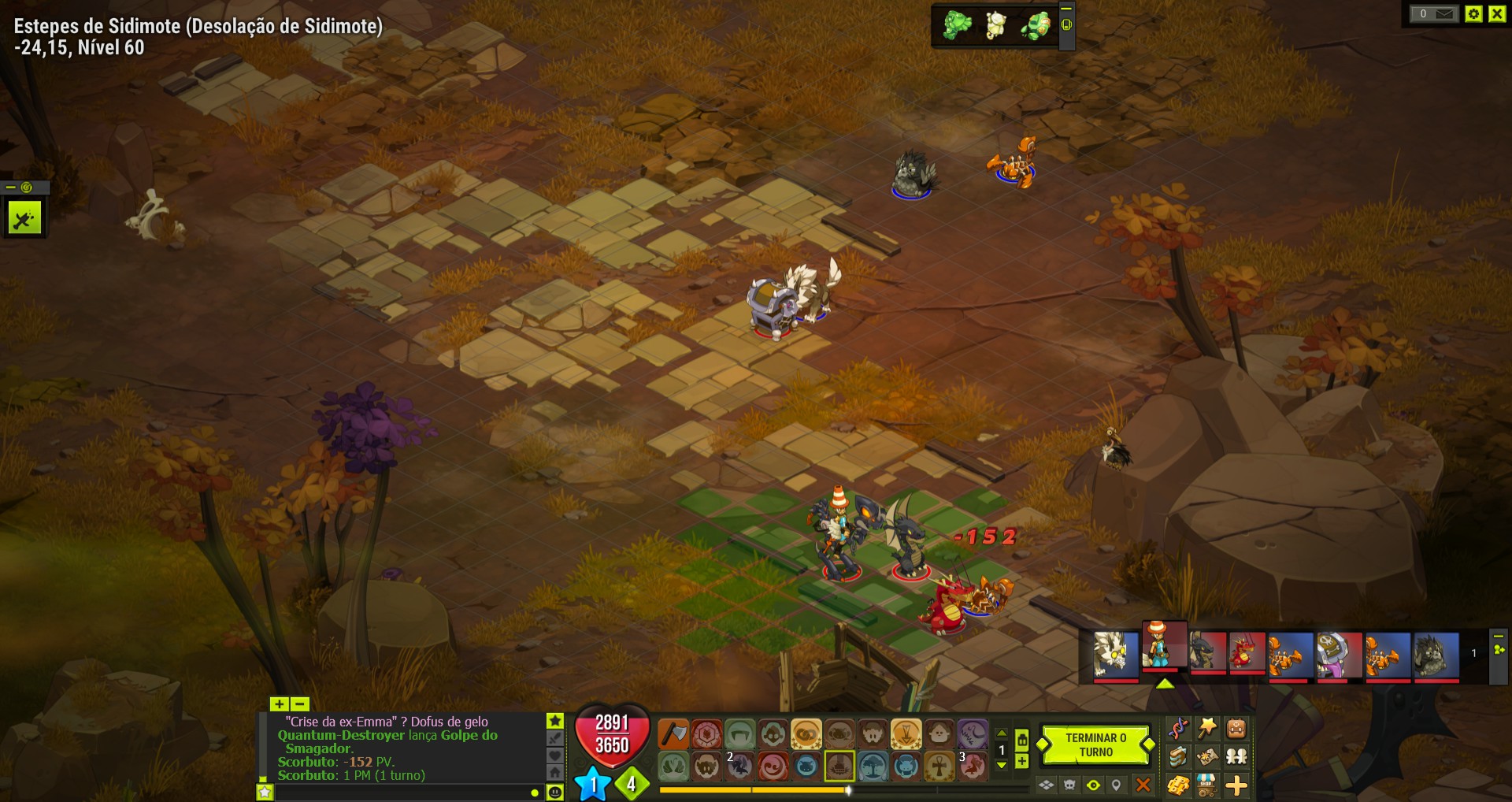Open settings with the gear icon
This screenshot has width=1512, height=802.
coord(1472,13)
